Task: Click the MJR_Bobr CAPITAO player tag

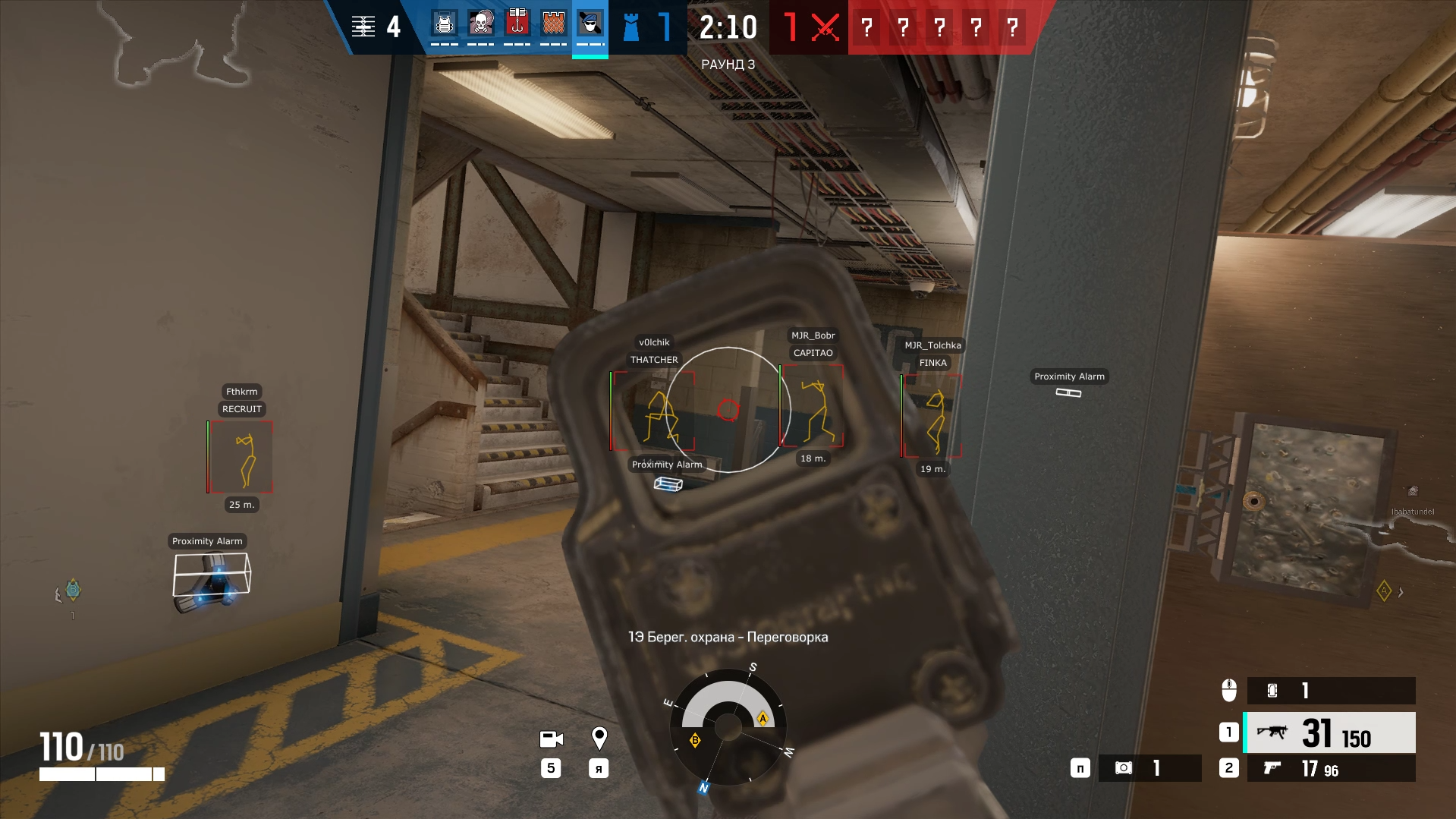Action: click(813, 345)
